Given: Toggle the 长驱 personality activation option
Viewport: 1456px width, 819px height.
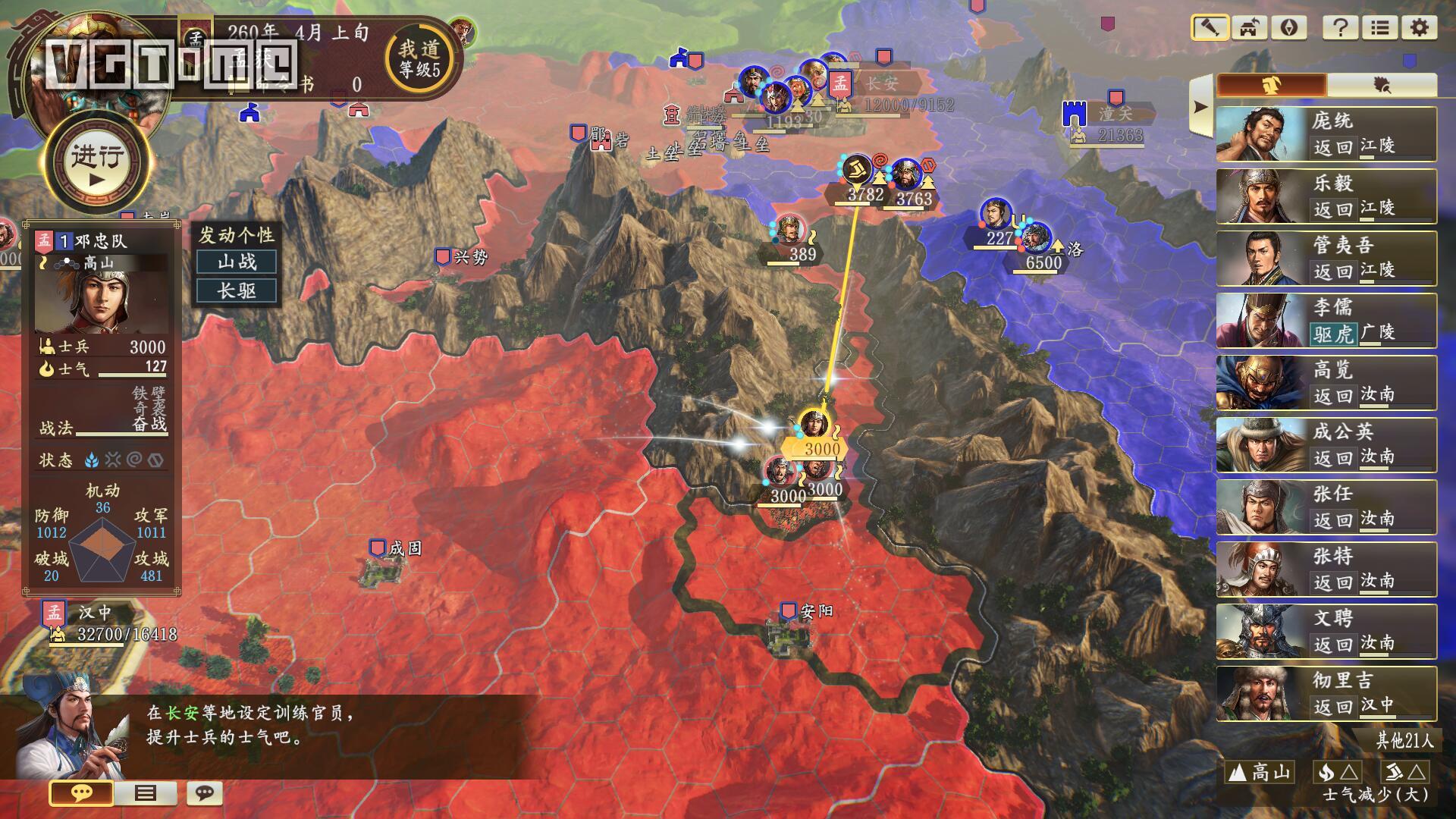Looking at the screenshot, I should click(238, 290).
